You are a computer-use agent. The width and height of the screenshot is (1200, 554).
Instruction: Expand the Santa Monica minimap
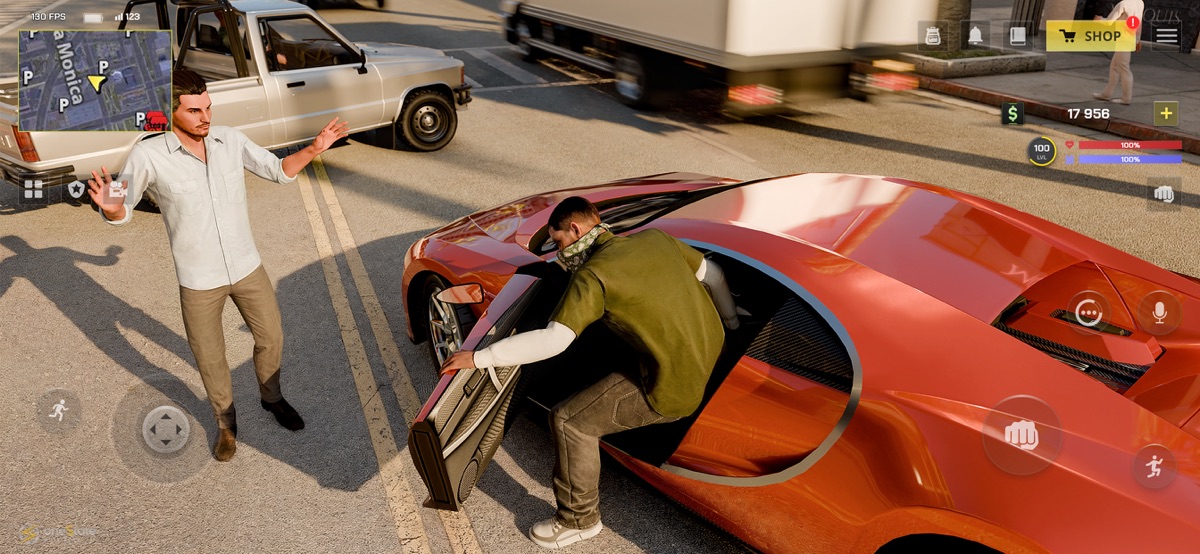95,80
